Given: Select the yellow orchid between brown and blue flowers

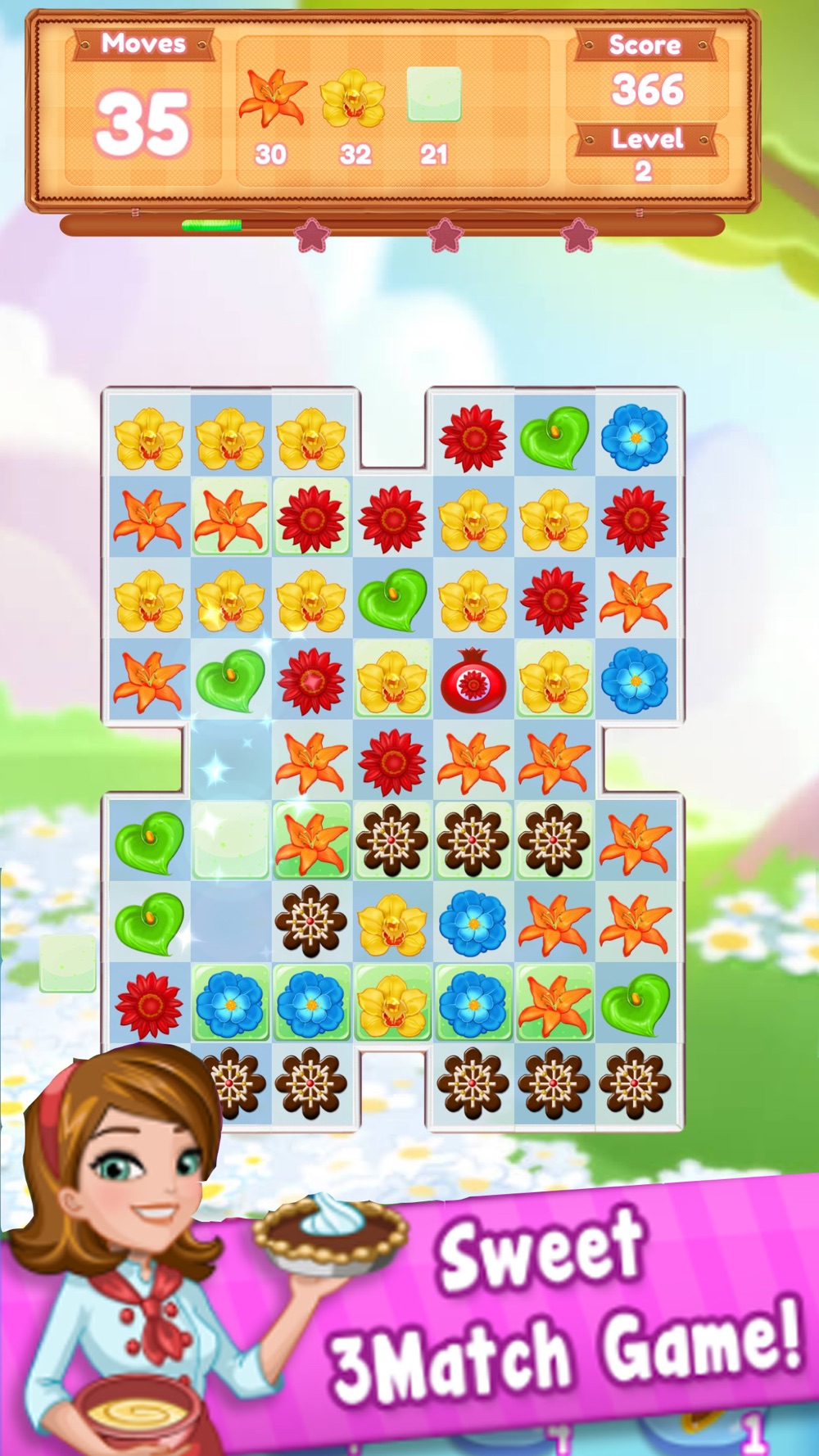Looking at the screenshot, I should 392,923.
